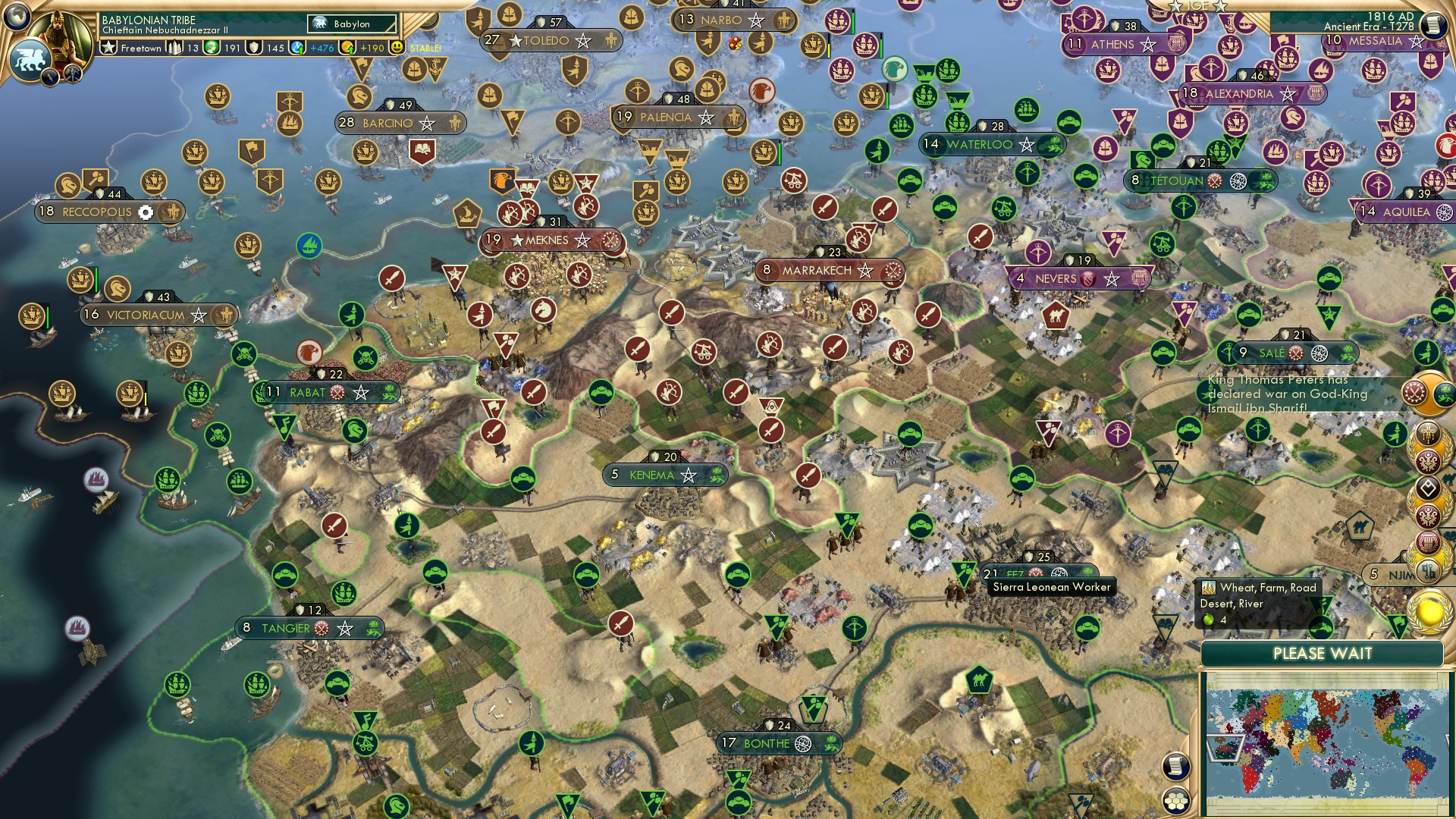Click the gear icon on the Reccopolis banner
The width and height of the screenshot is (1456, 819).
[x=146, y=213]
